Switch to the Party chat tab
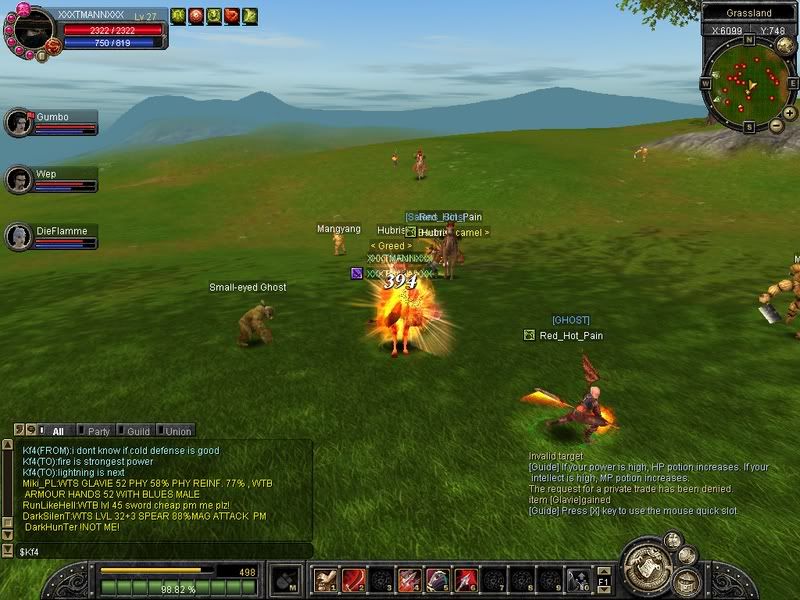 pos(98,431)
